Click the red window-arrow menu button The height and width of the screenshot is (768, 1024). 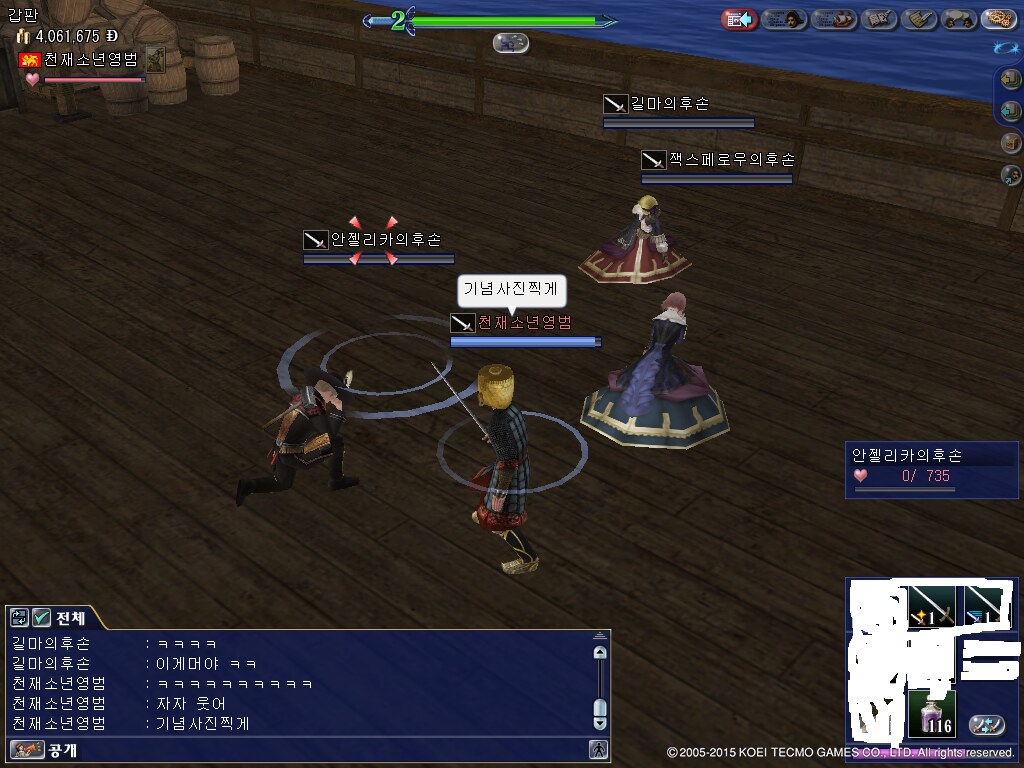[739, 19]
